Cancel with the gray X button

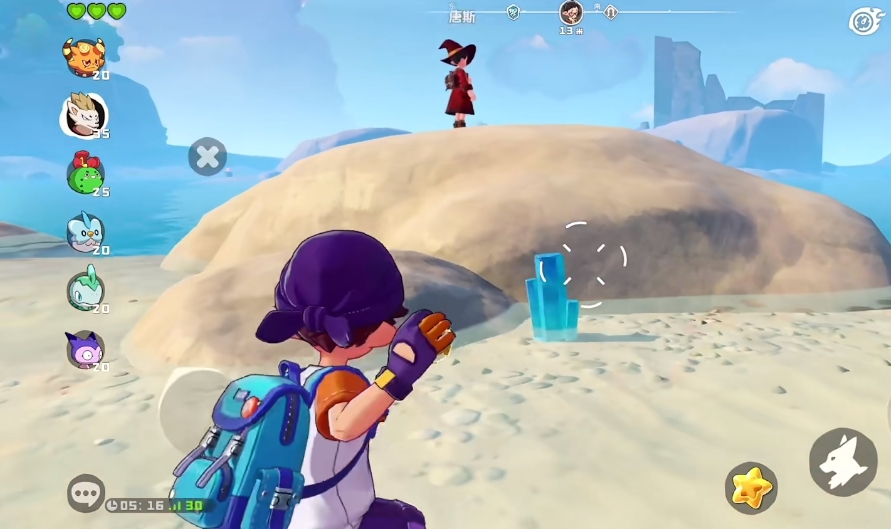pyautogui.click(x=208, y=156)
